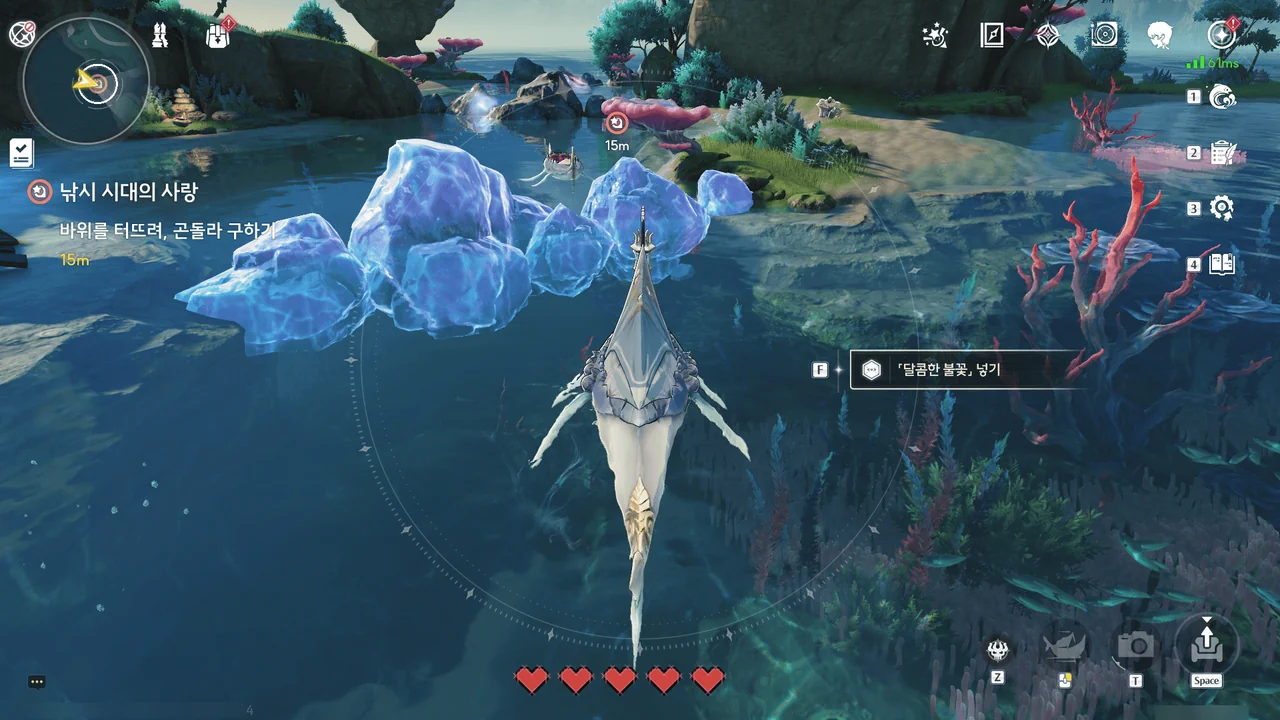This screenshot has height=720, width=1280.
Task: Open the character head silhouette icon
Action: point(1160,36)
